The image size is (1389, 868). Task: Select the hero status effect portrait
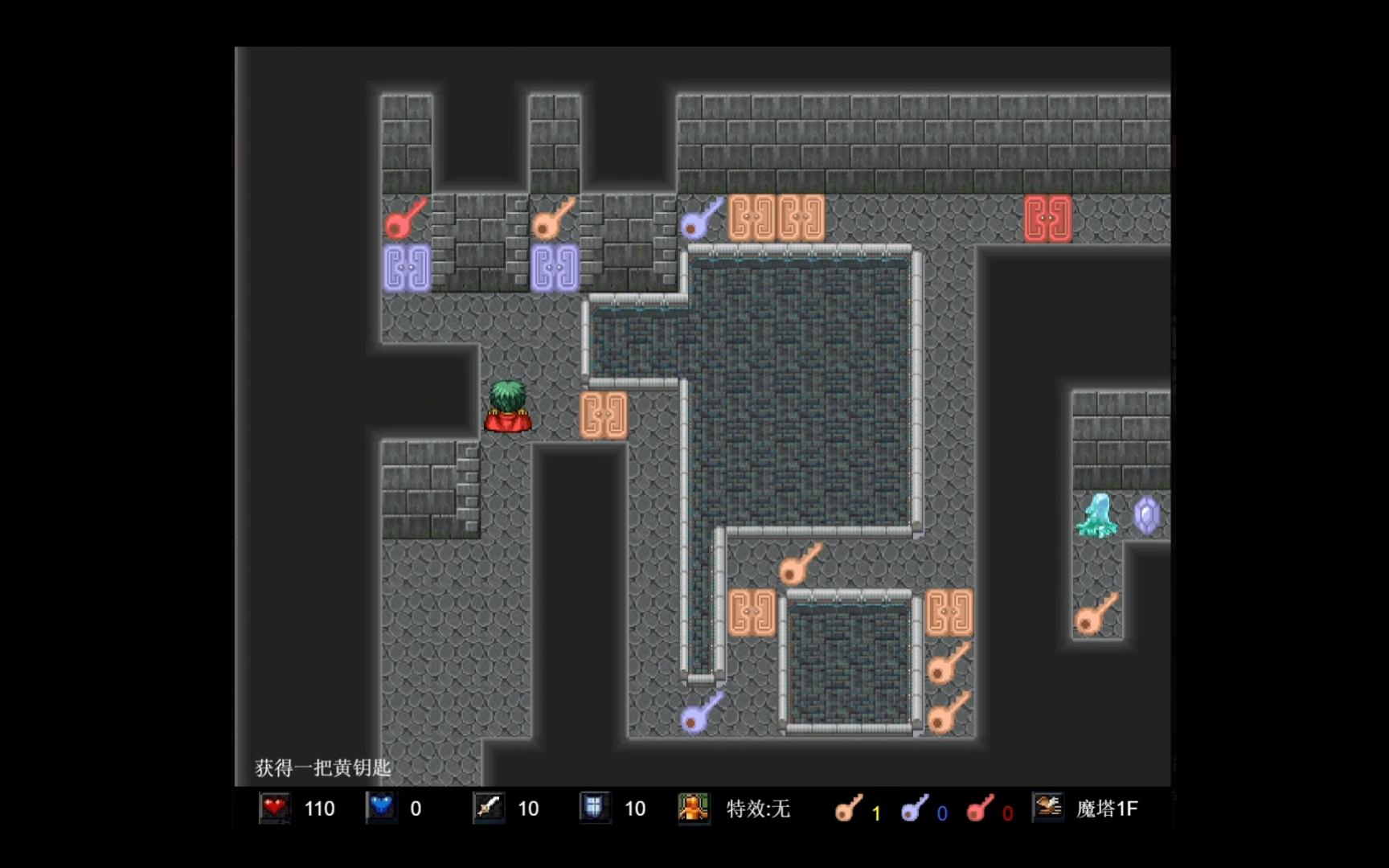point(693,809)
